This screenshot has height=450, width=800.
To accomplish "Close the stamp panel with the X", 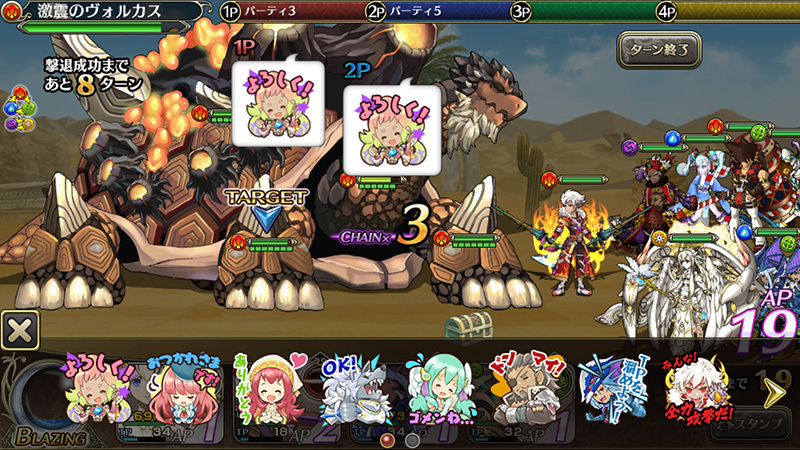I will 20,330.
